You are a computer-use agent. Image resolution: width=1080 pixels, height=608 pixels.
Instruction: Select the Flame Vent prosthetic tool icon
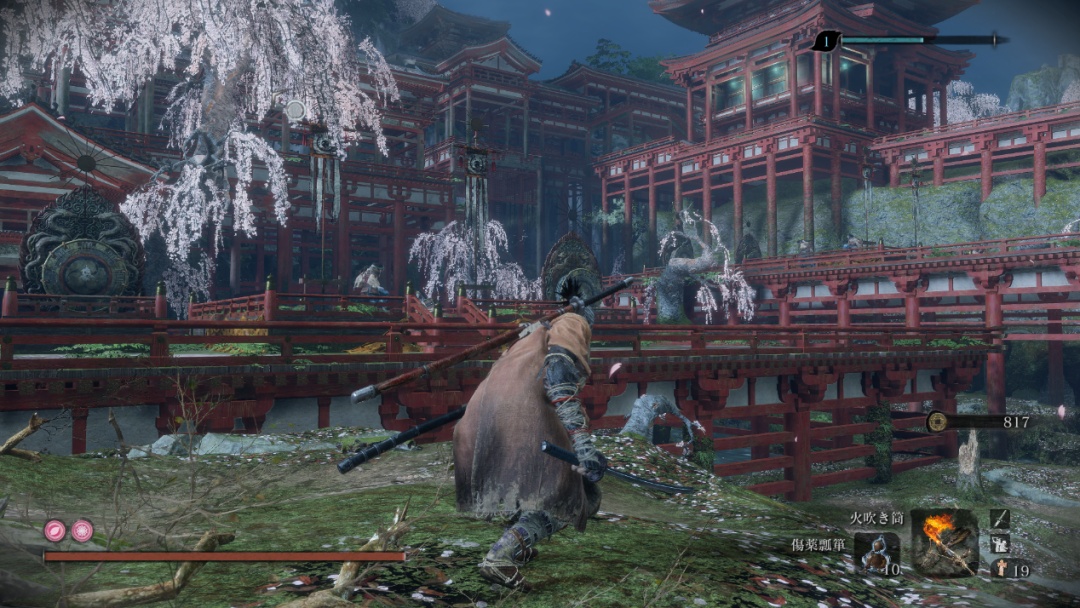pos(944,541)
